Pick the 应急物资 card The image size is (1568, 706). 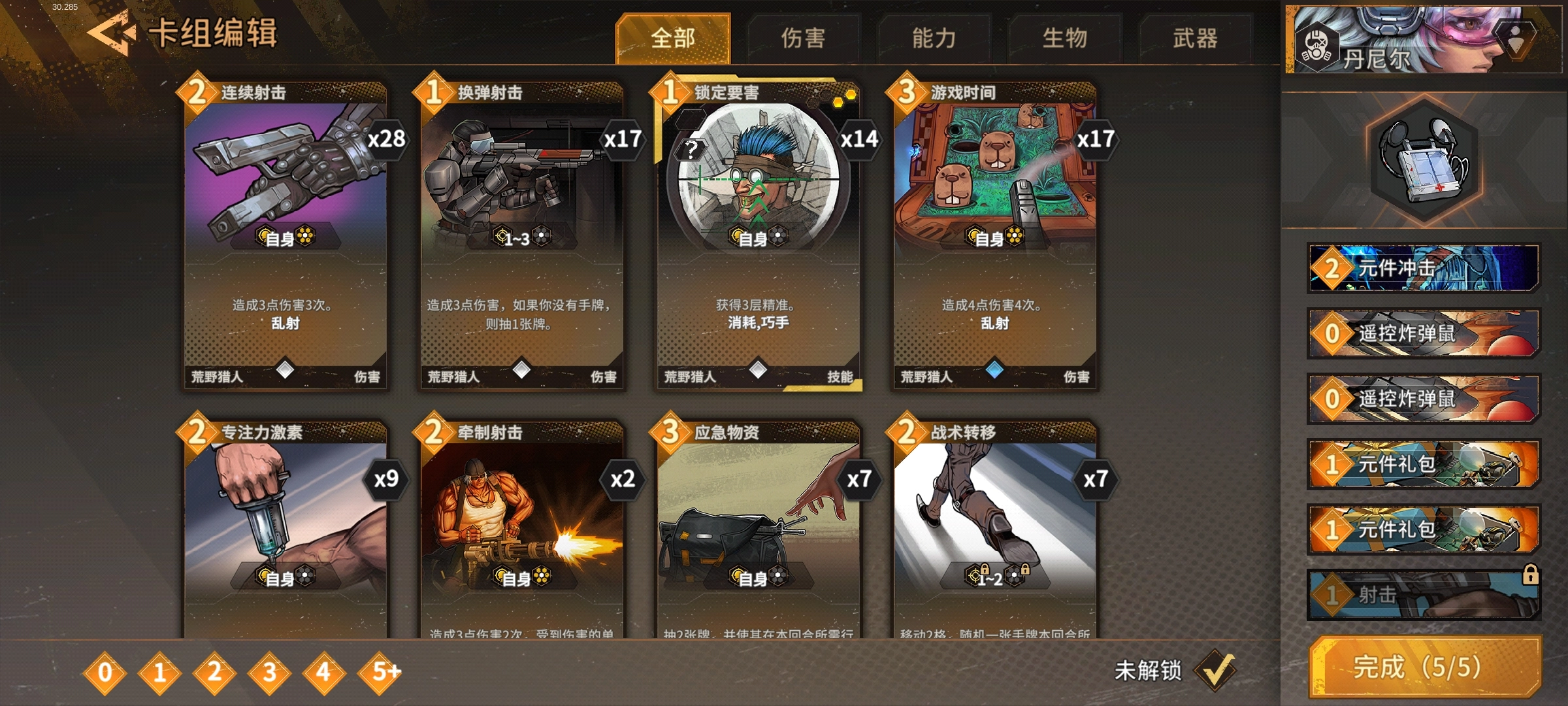click(758, 529)
